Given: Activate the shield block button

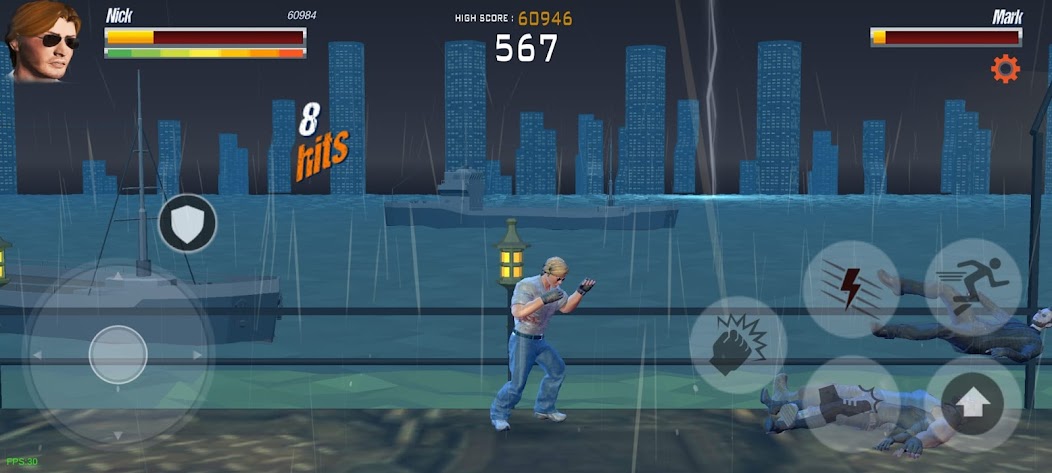Looking at the screenshot, I should (188, 223).
